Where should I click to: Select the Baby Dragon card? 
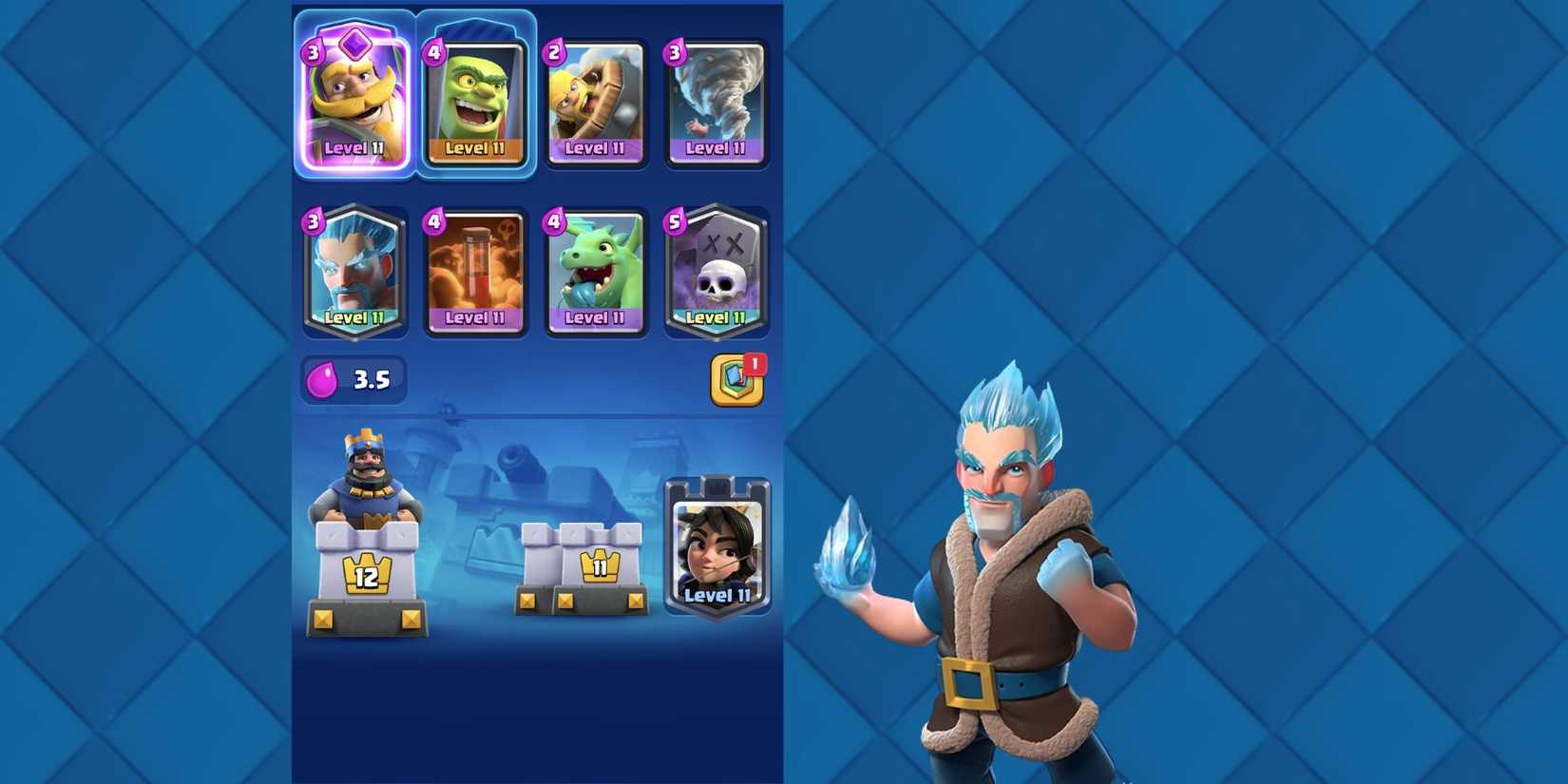point(596,271)
